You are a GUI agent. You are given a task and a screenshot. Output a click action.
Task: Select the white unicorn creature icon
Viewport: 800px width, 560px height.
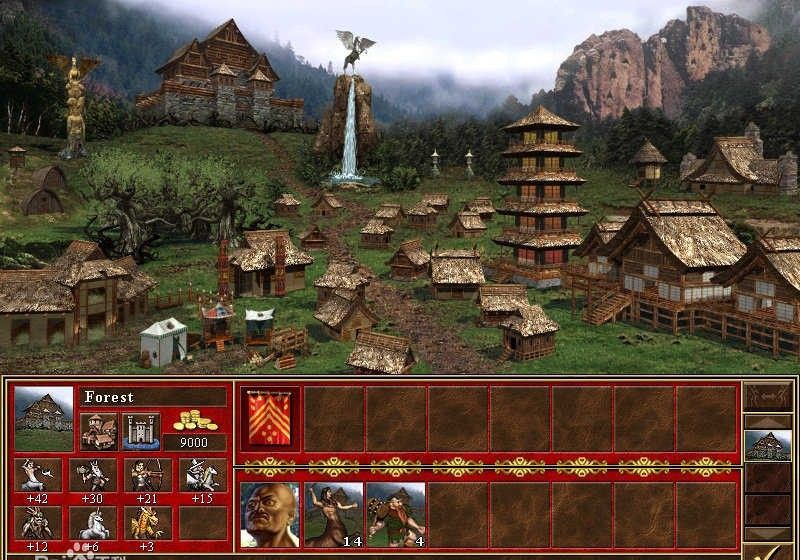point(93,522)
